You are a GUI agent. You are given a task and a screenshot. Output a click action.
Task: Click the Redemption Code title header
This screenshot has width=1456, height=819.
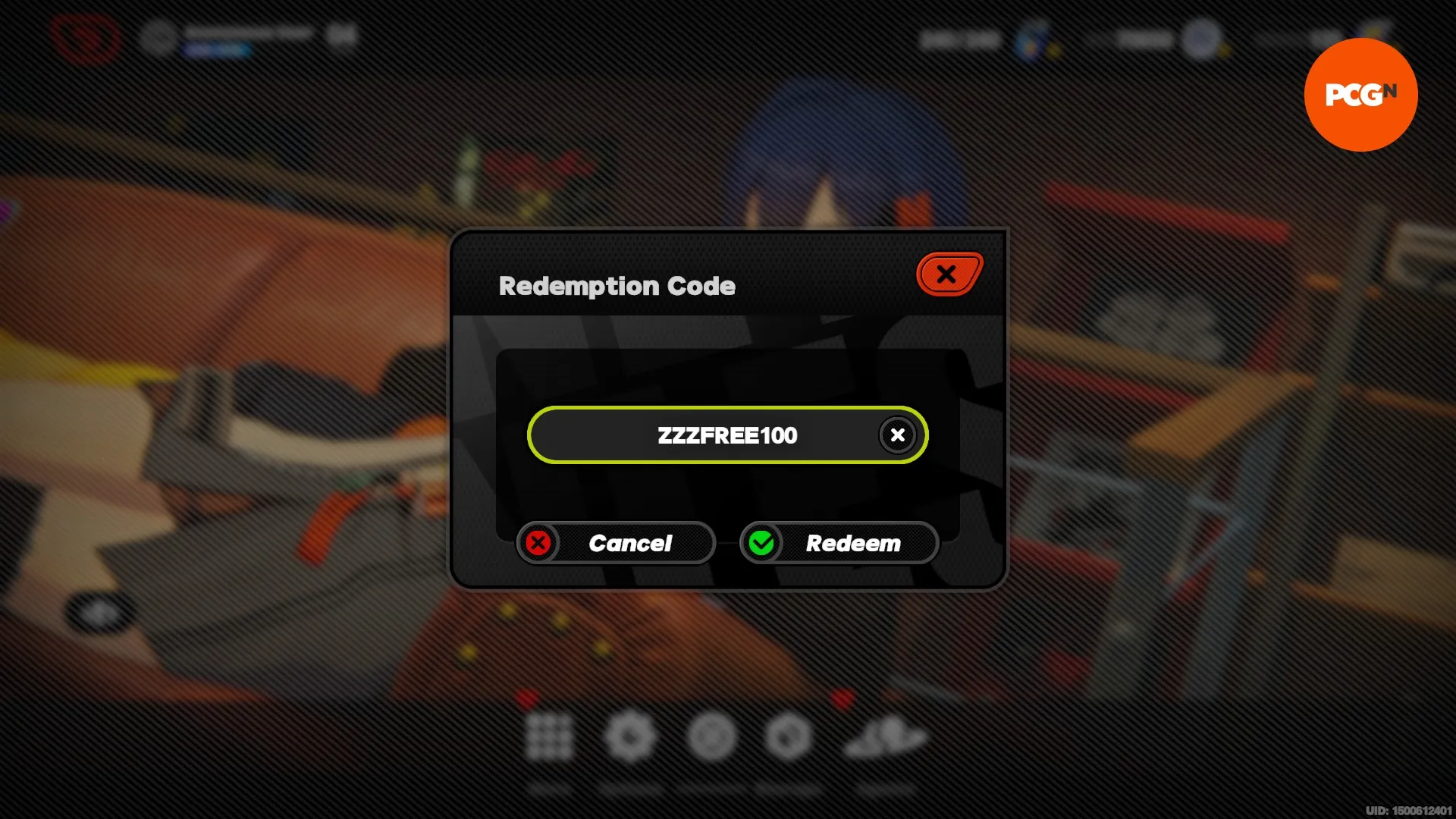[x=617, y=286]
